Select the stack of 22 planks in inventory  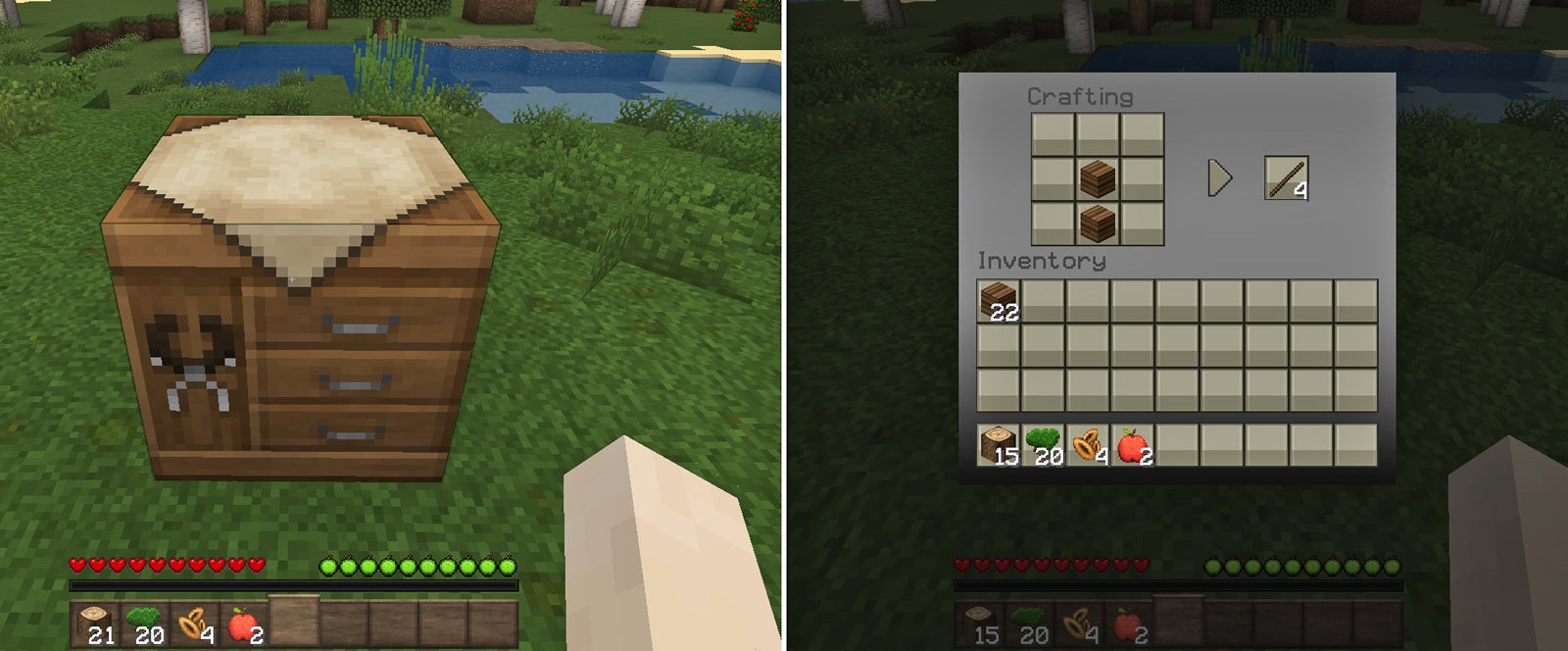click(999, 301)
